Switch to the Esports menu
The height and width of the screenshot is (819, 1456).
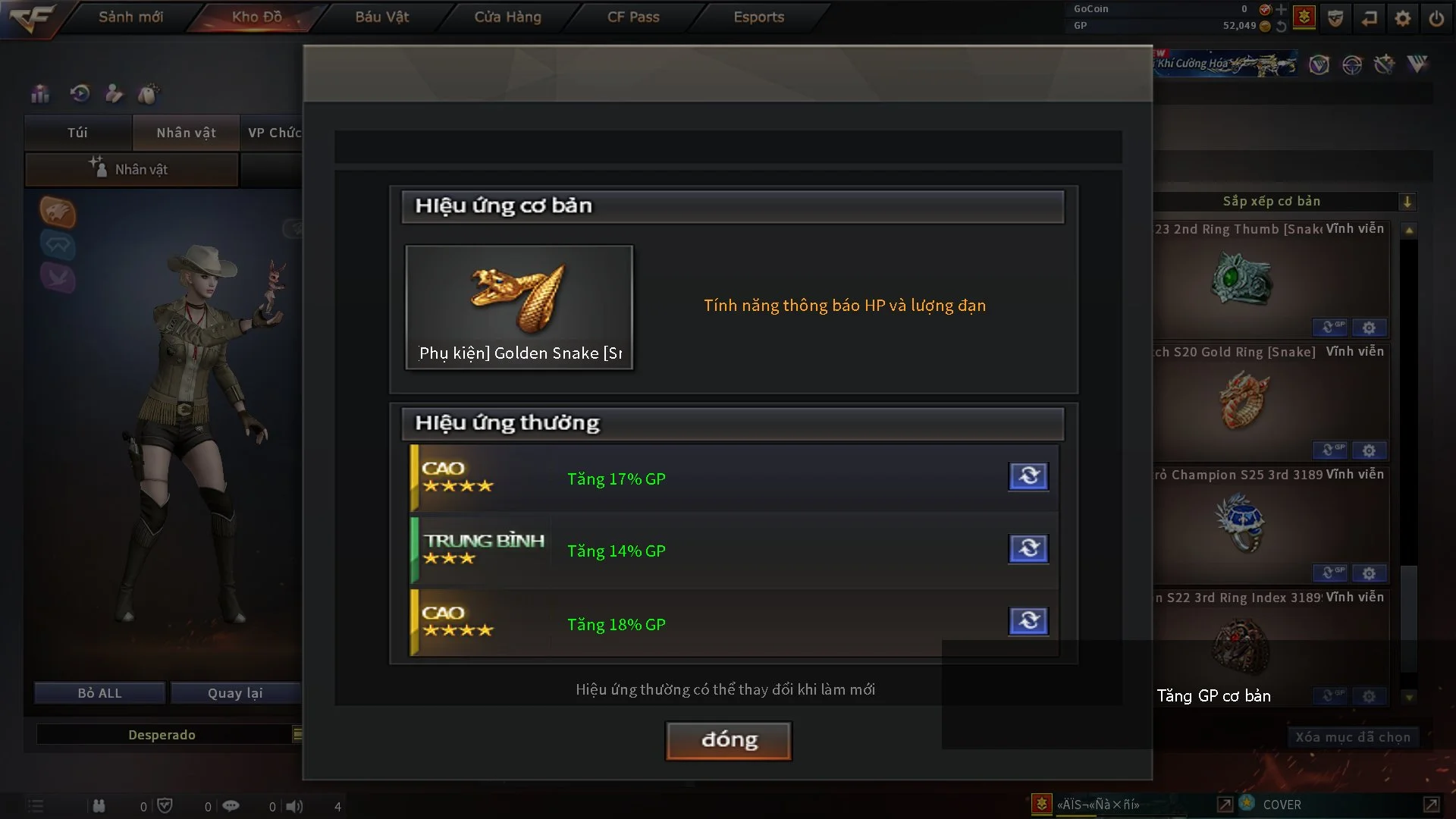(x=758, y=17)
